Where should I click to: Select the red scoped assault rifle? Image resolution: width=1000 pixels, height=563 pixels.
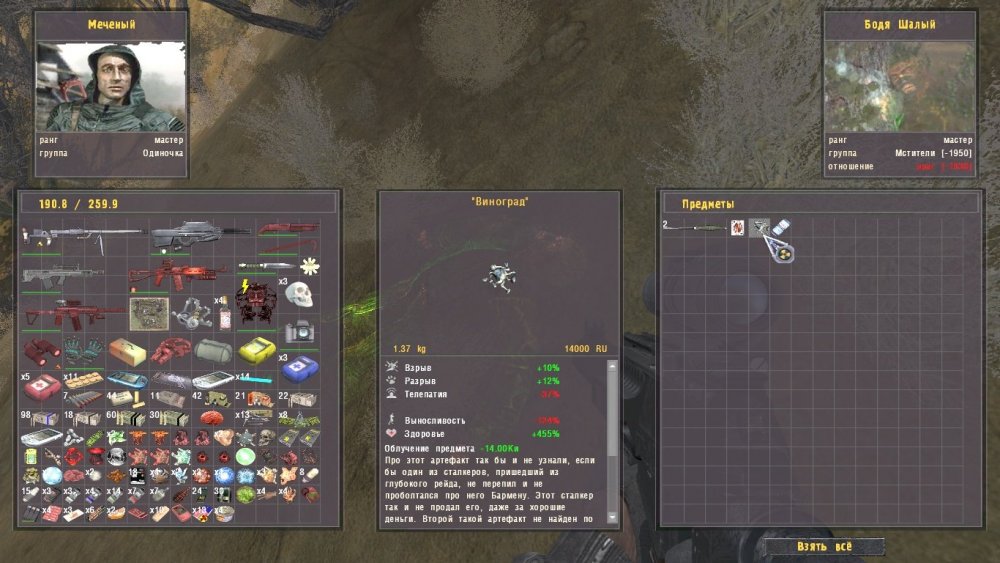74,313
